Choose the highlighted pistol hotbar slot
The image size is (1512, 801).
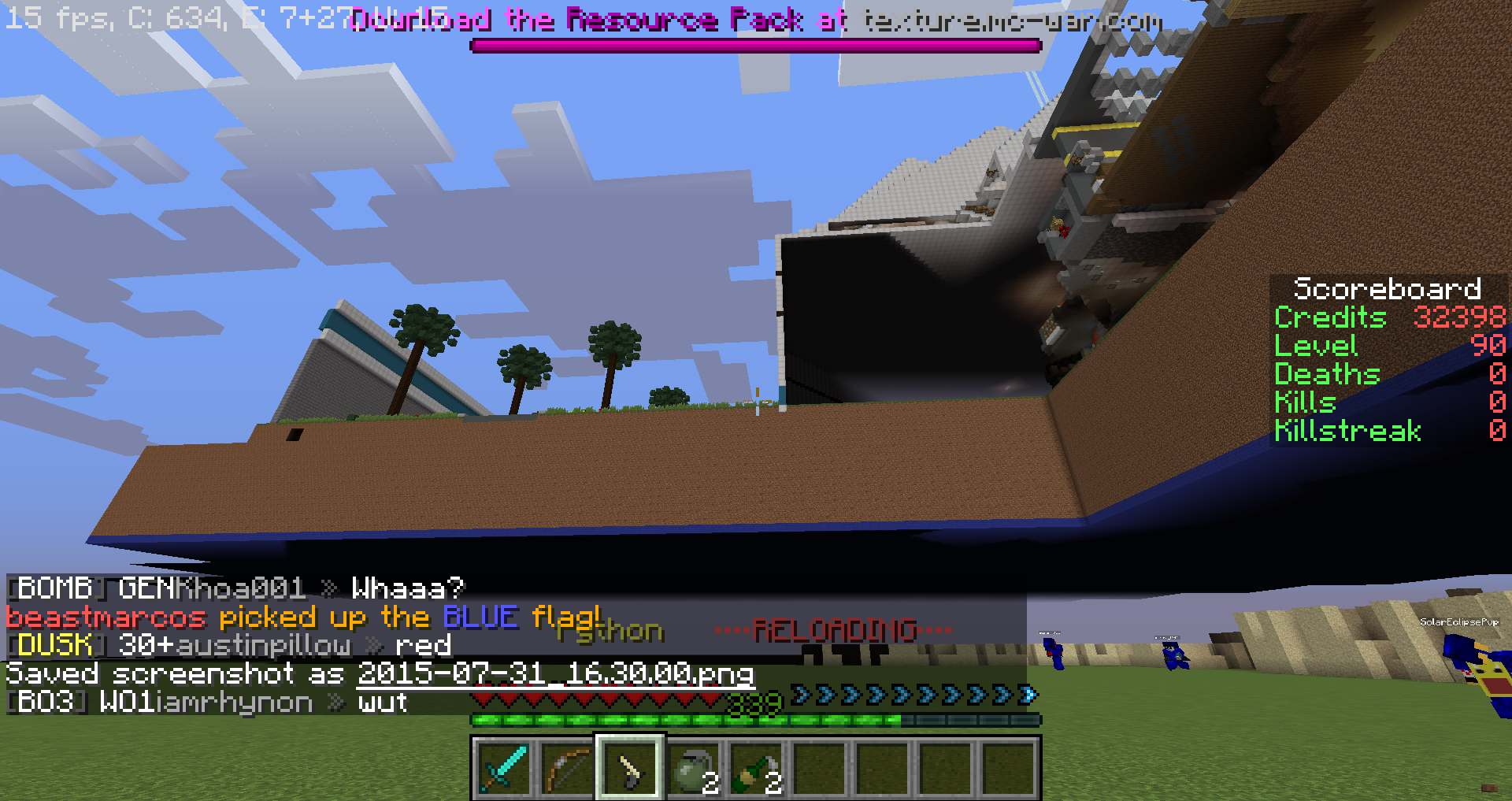pos(630,768)
